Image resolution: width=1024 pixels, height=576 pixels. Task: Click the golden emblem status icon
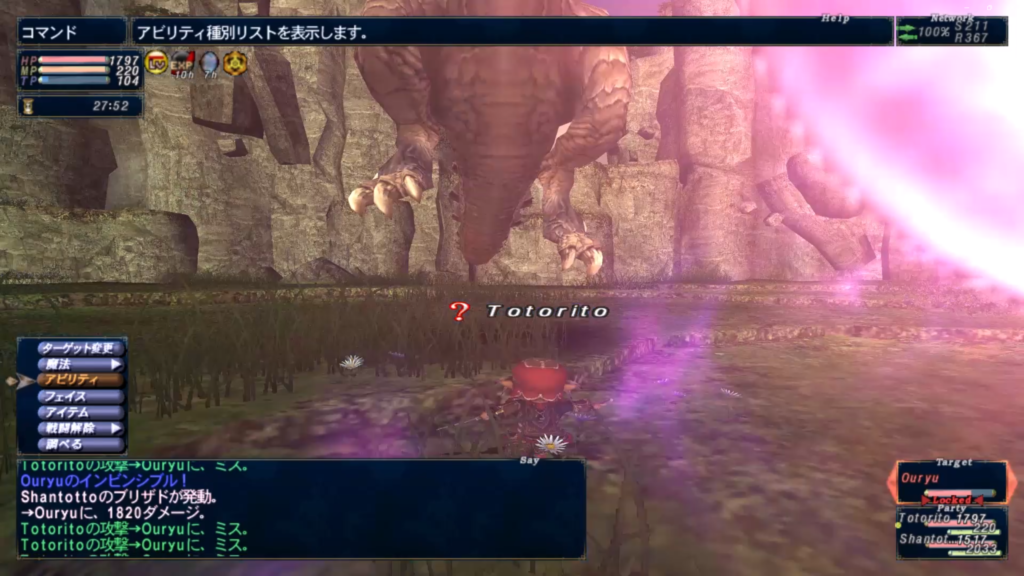click(235, 63)
